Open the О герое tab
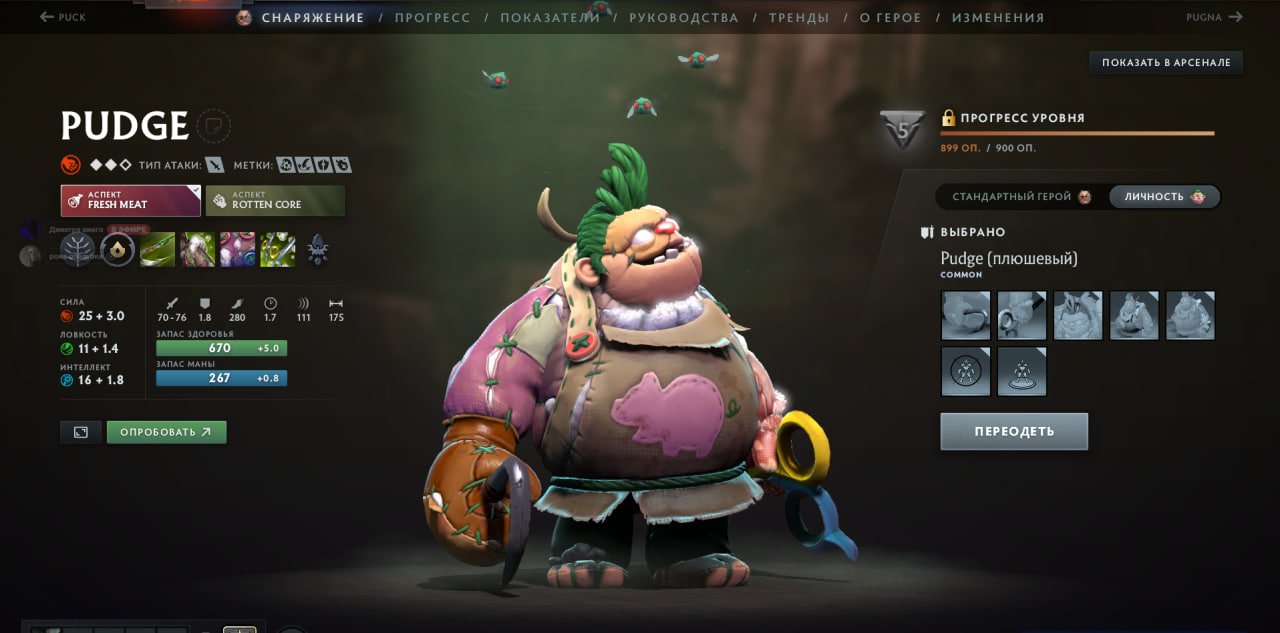Viewport: 1280px width, 633px height. [890, 18]
